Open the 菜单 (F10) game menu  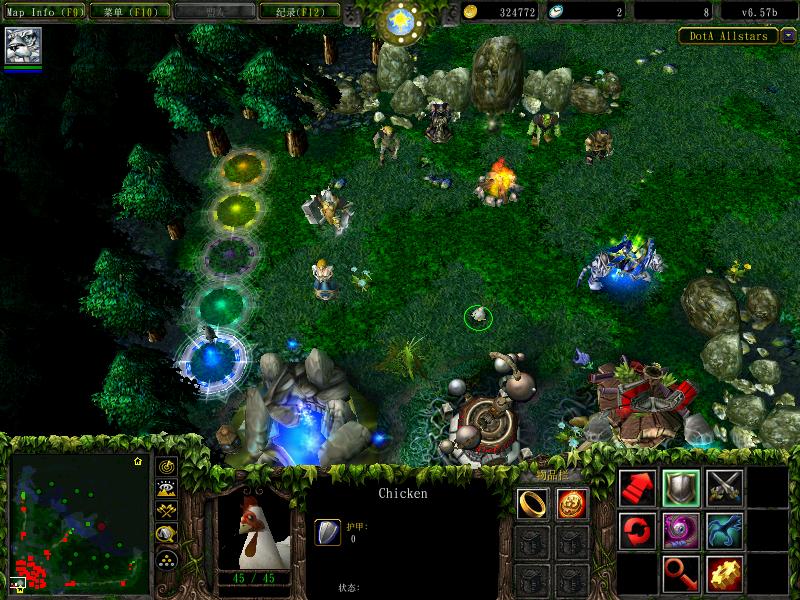coord(130,12)
